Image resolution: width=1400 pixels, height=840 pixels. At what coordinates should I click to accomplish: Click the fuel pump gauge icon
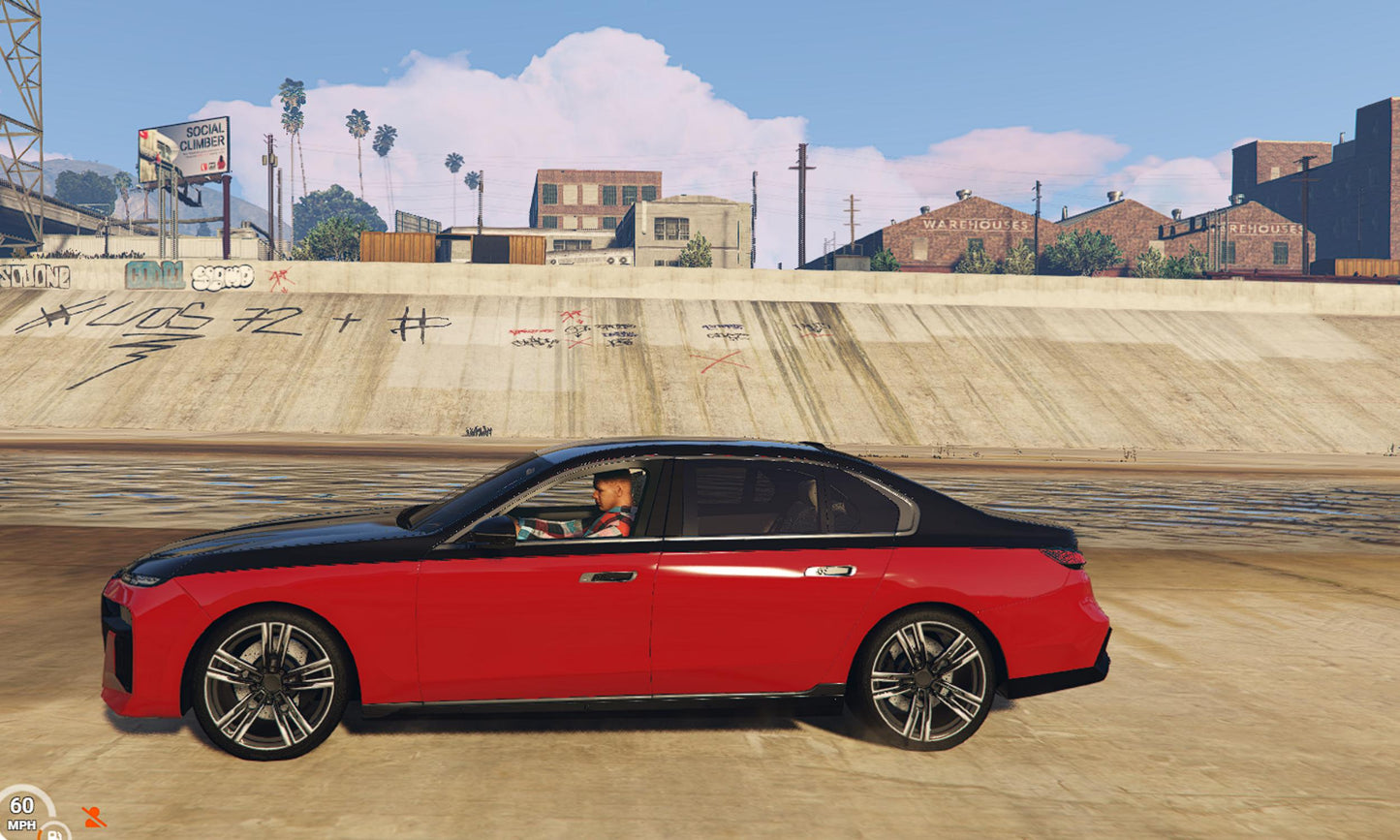[x=54, y=831]
